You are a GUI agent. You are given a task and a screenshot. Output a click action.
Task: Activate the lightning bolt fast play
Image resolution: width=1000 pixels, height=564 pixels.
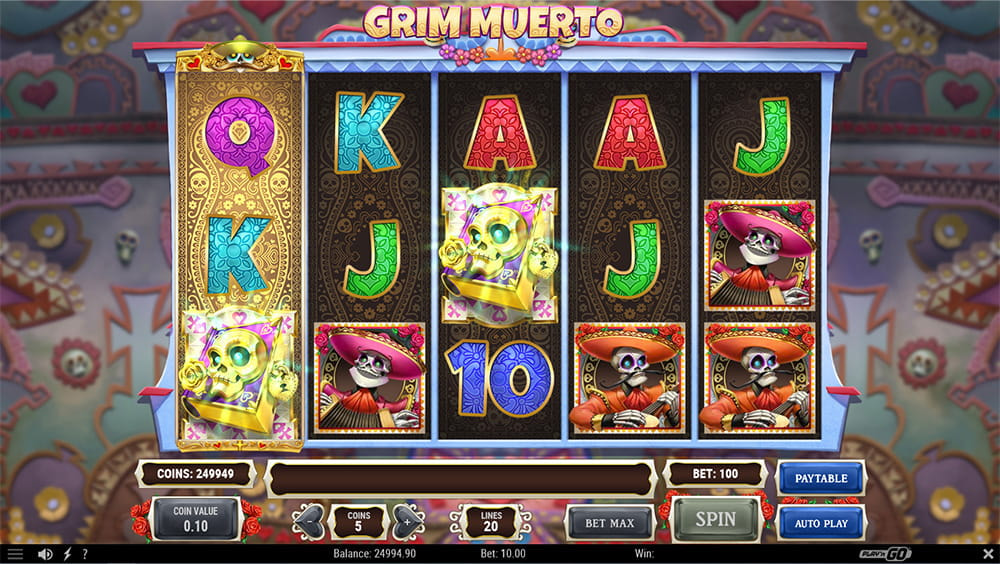67,553
